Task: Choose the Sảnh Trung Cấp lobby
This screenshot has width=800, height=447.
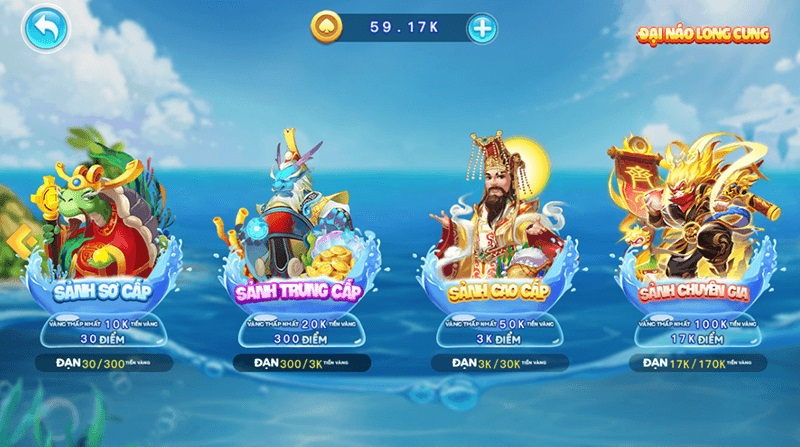Action: [x=295, y=262]
